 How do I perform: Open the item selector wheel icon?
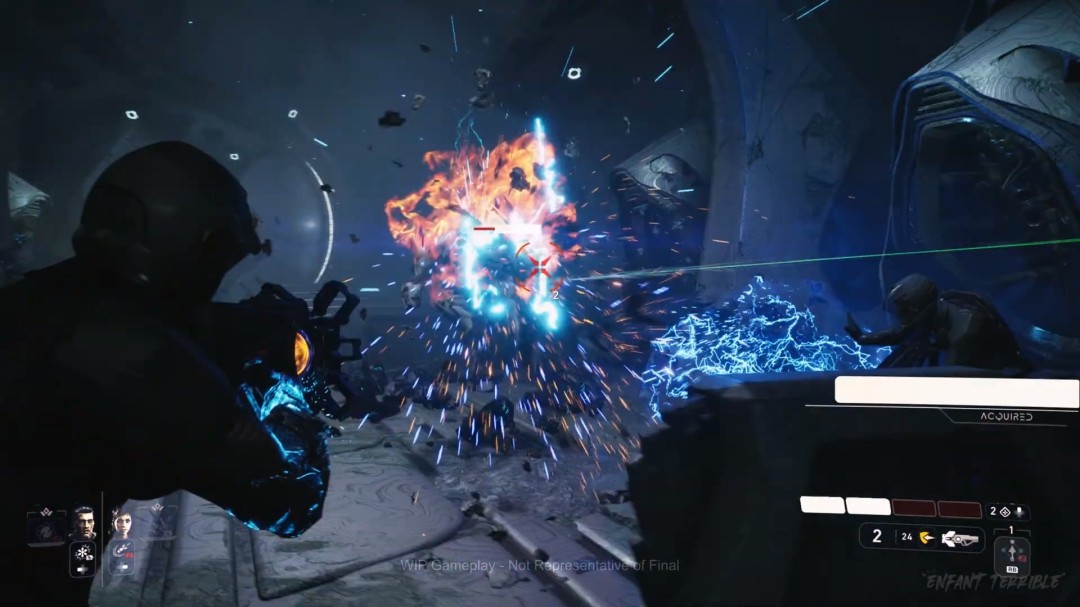(x=1011, y=553)
